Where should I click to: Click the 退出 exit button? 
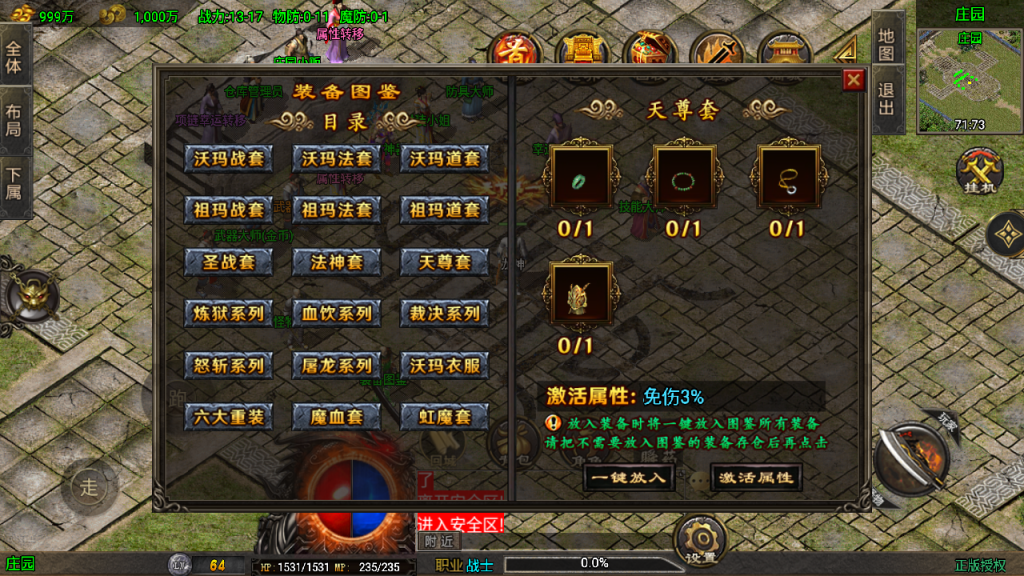pyautogui.click(x=887, y=102)
